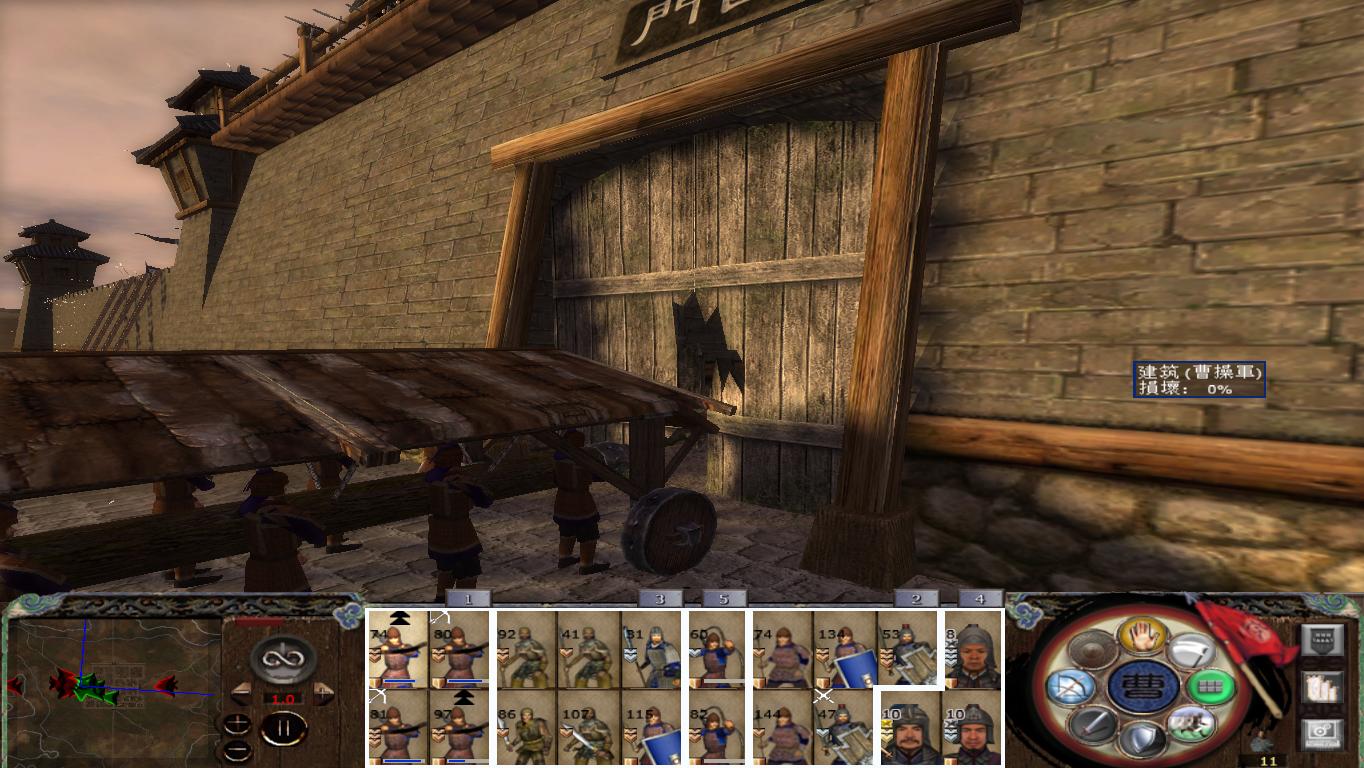Decrease game speed with the left arrow

(x=242, y=693)
